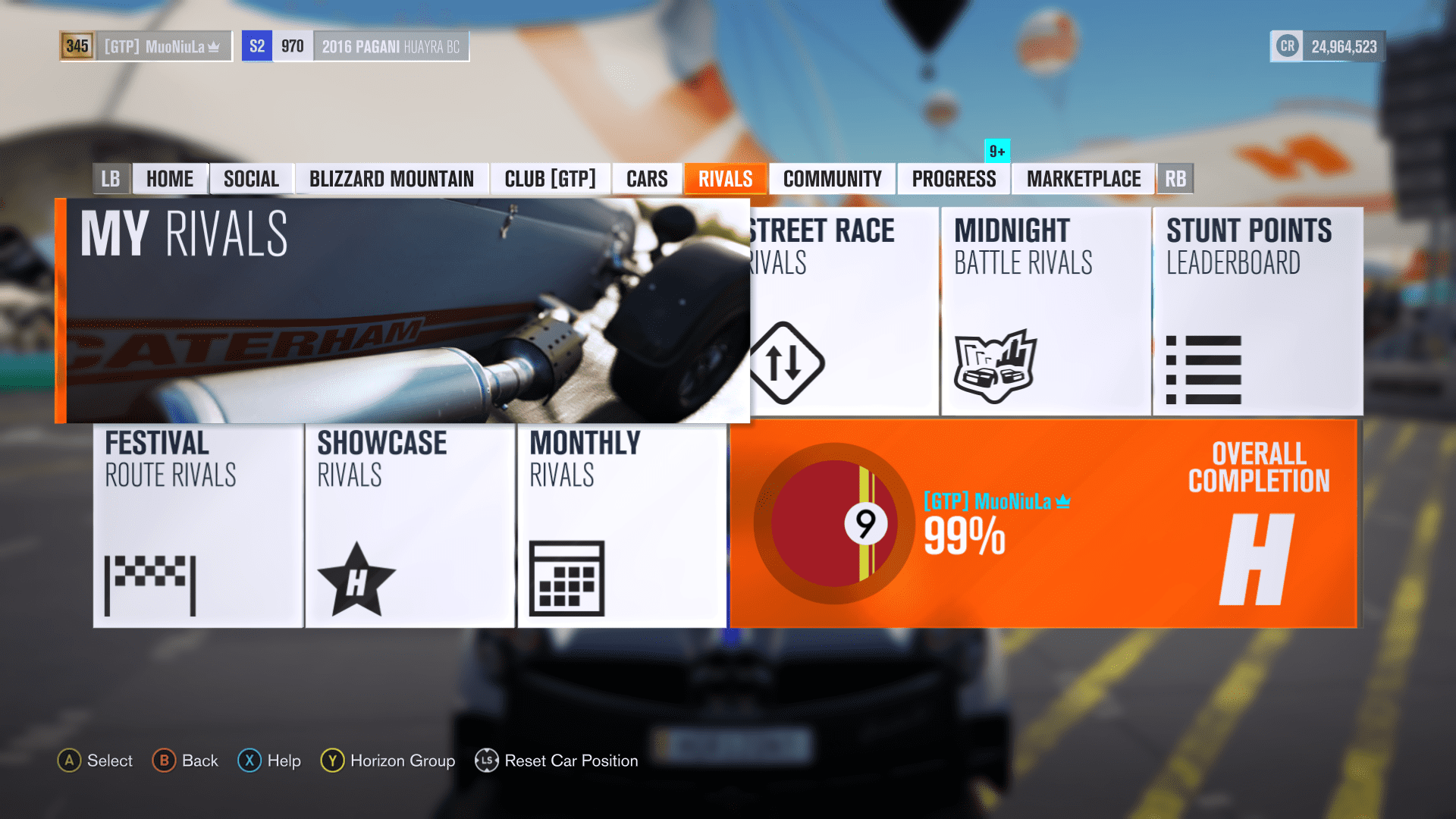1456x819 pixels.
Task: Open the My Rivals tile
Action: click(402, 311)
